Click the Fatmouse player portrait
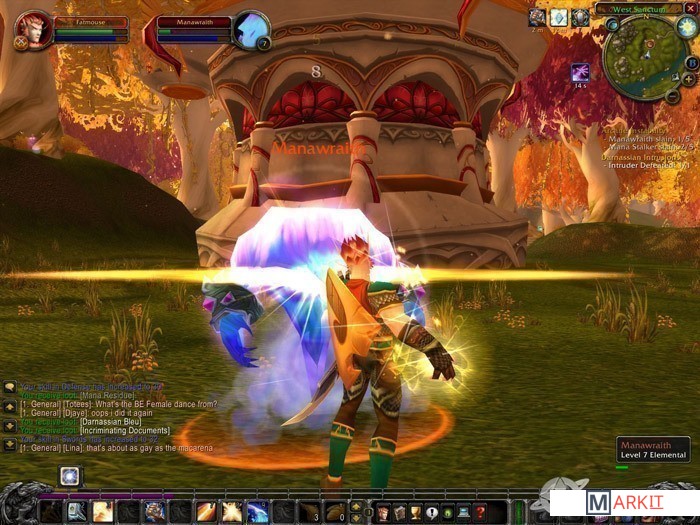Screen dimensions: 700x525 pyautogui.click(x=33, y=29)
